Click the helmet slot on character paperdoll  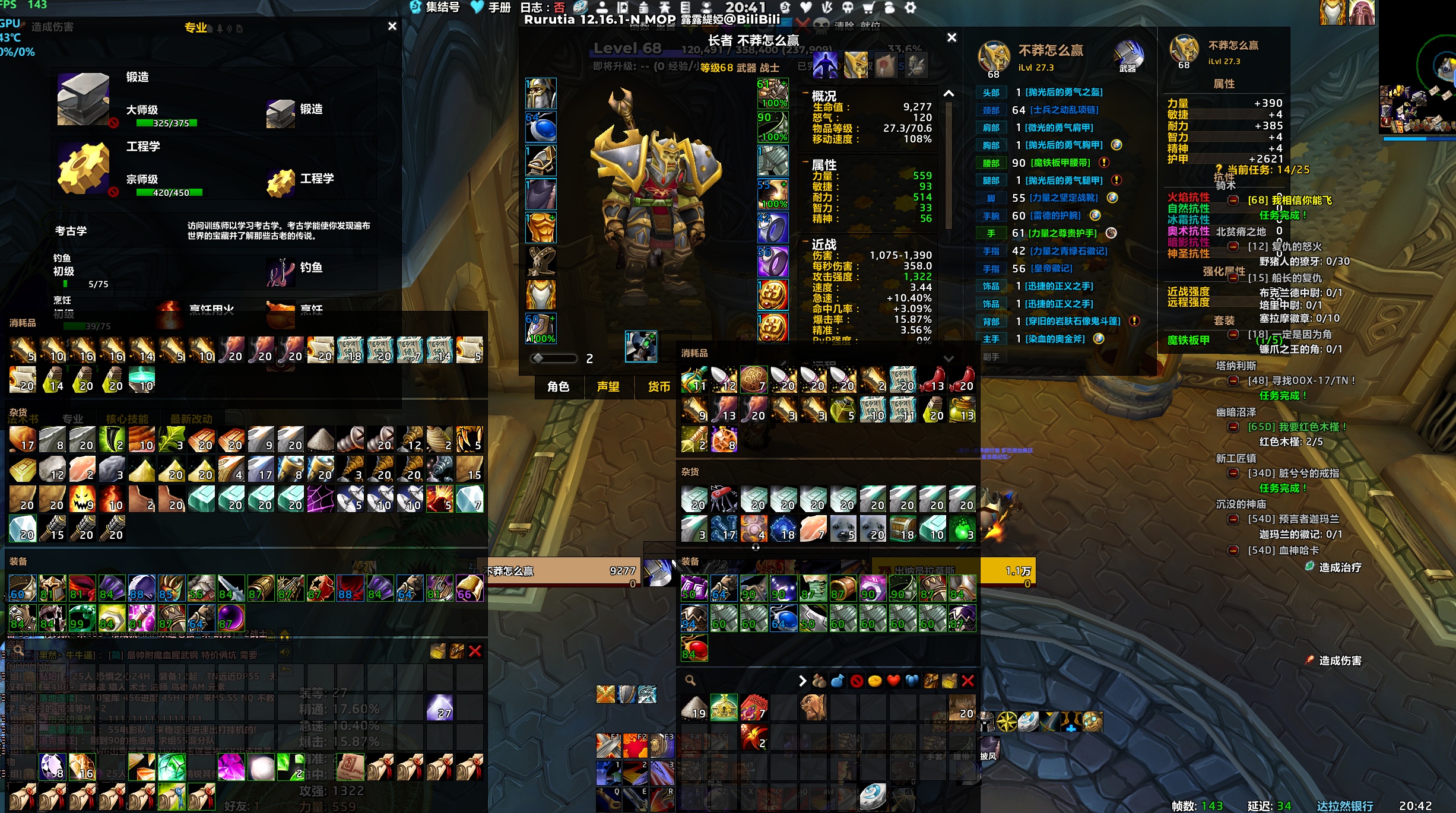541,93
